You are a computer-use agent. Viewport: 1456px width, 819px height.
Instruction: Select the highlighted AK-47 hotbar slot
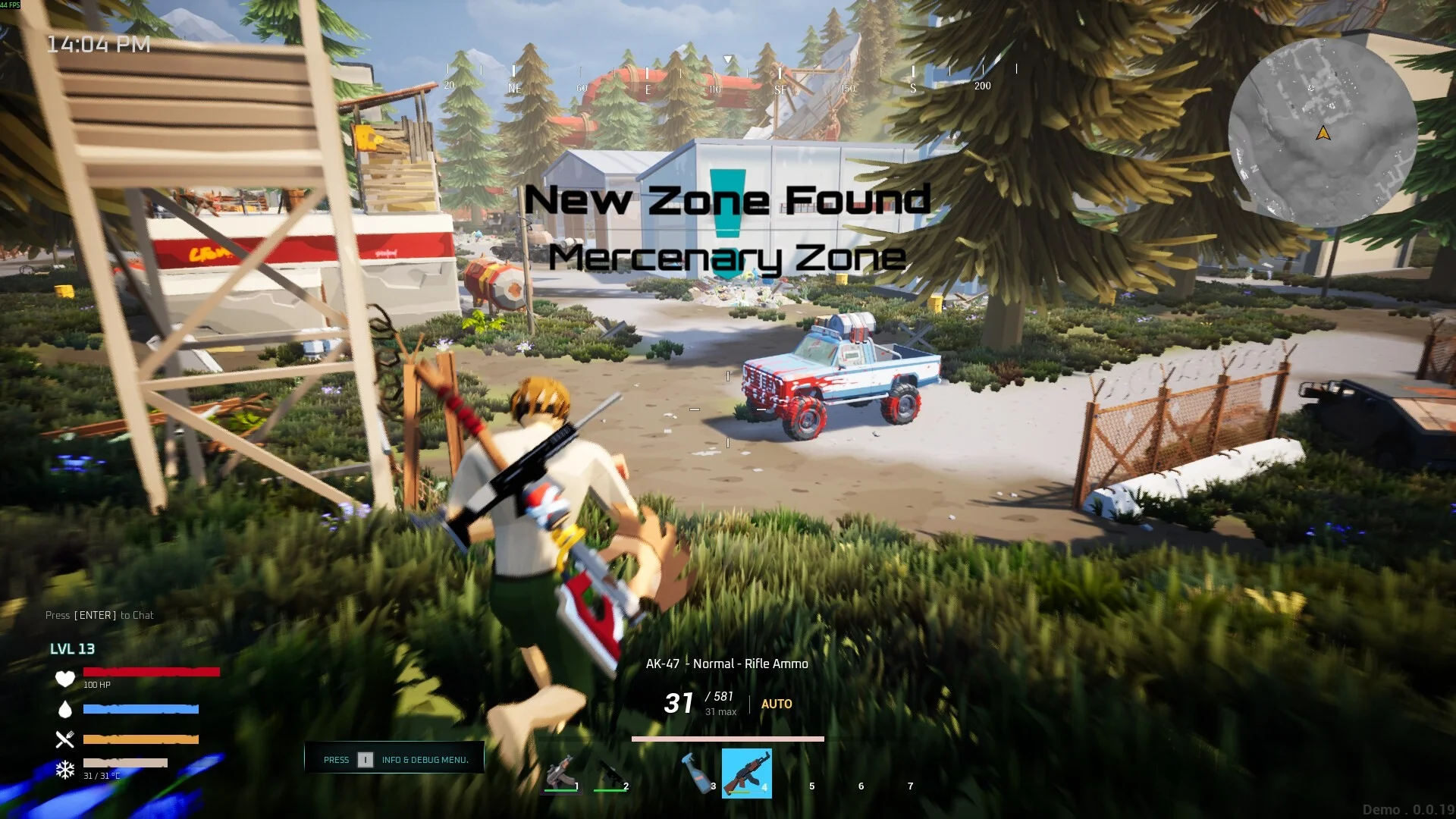tap(746, 773)
